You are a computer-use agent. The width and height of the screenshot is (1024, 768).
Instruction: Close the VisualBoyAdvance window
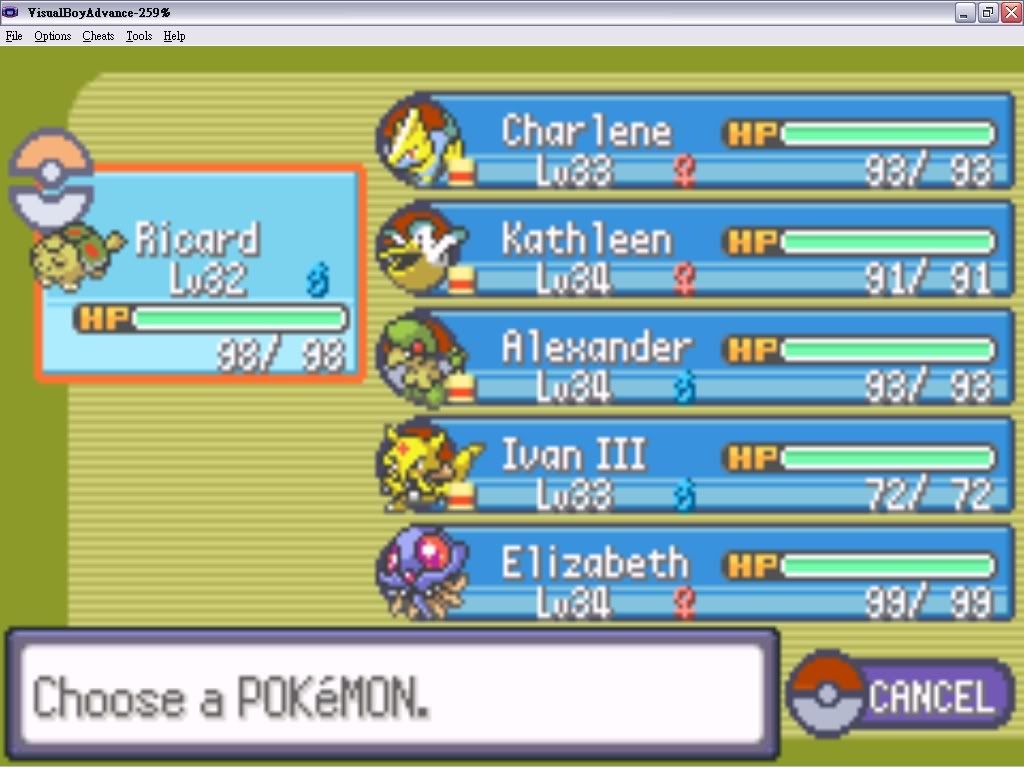pyautogui.click(x=1009, y=12)
